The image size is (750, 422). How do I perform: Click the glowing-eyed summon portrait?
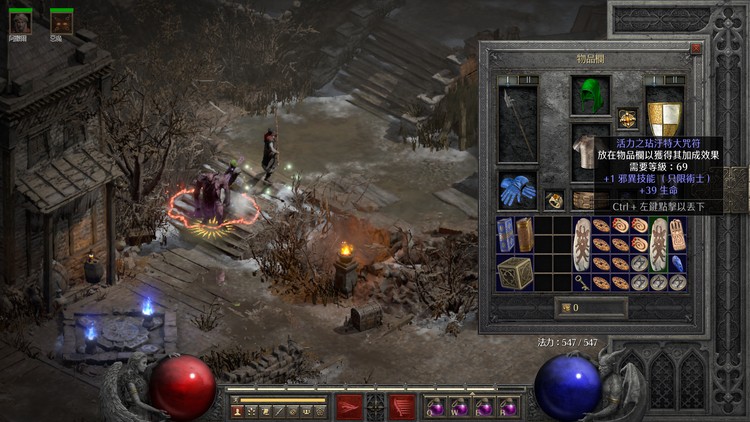pyautogui.click(x=62, y=21)
